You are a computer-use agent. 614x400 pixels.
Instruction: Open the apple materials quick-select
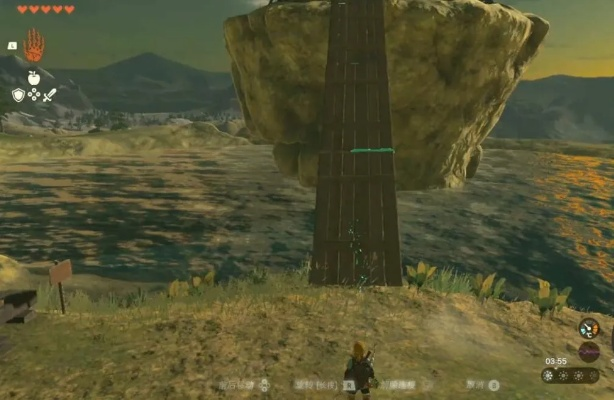coord(34,77)
